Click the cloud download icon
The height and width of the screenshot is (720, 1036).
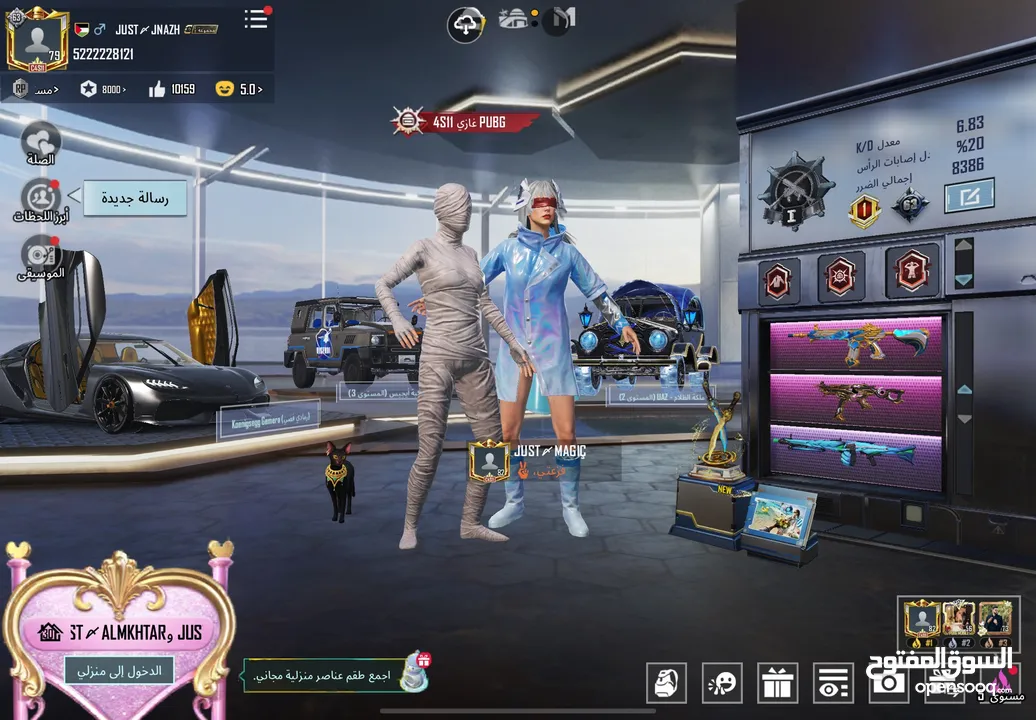(x=466, y=25)
